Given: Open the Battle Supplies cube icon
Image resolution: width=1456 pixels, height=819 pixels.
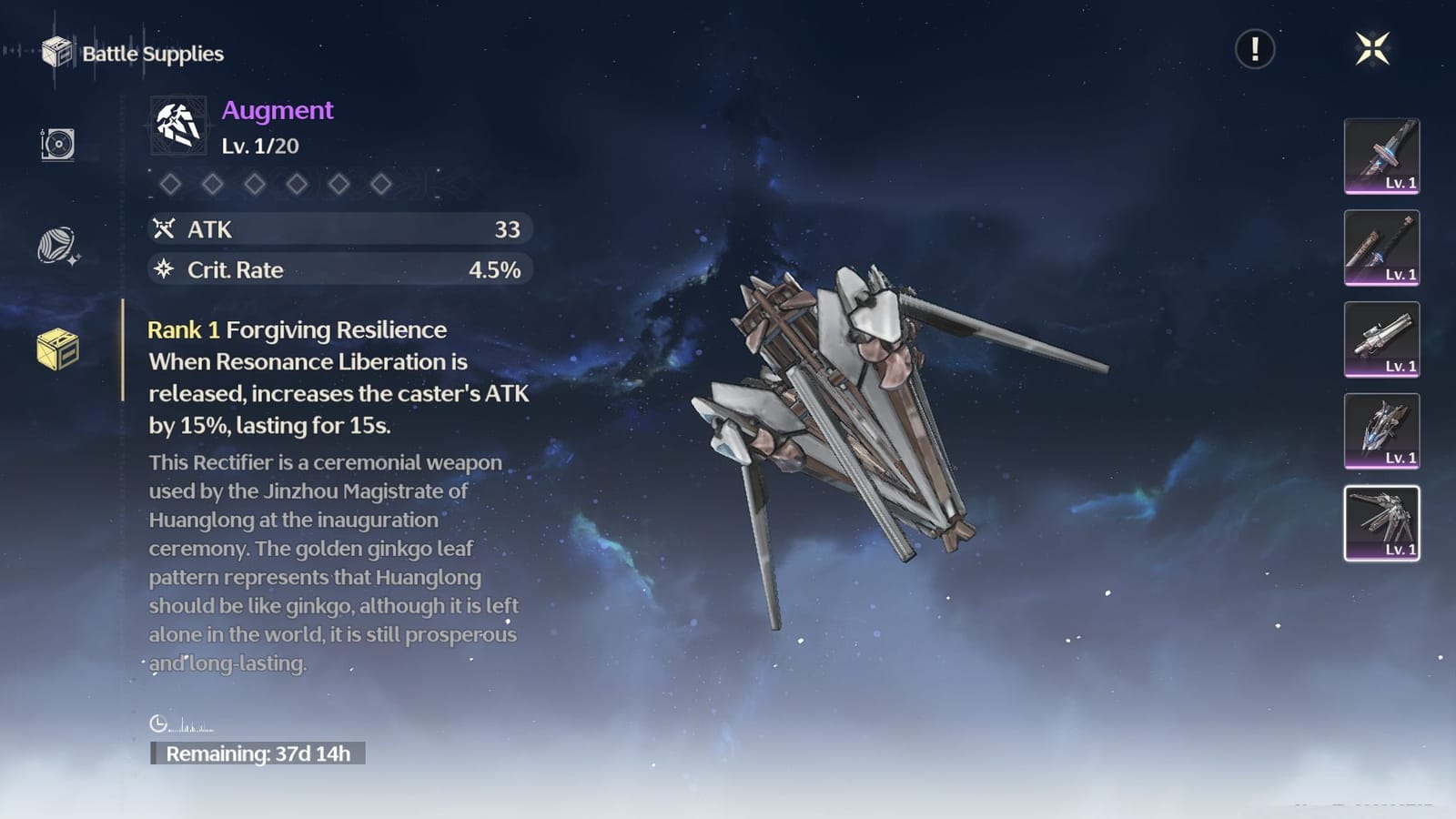Looking at the screenshot, I should click(56, 53).
